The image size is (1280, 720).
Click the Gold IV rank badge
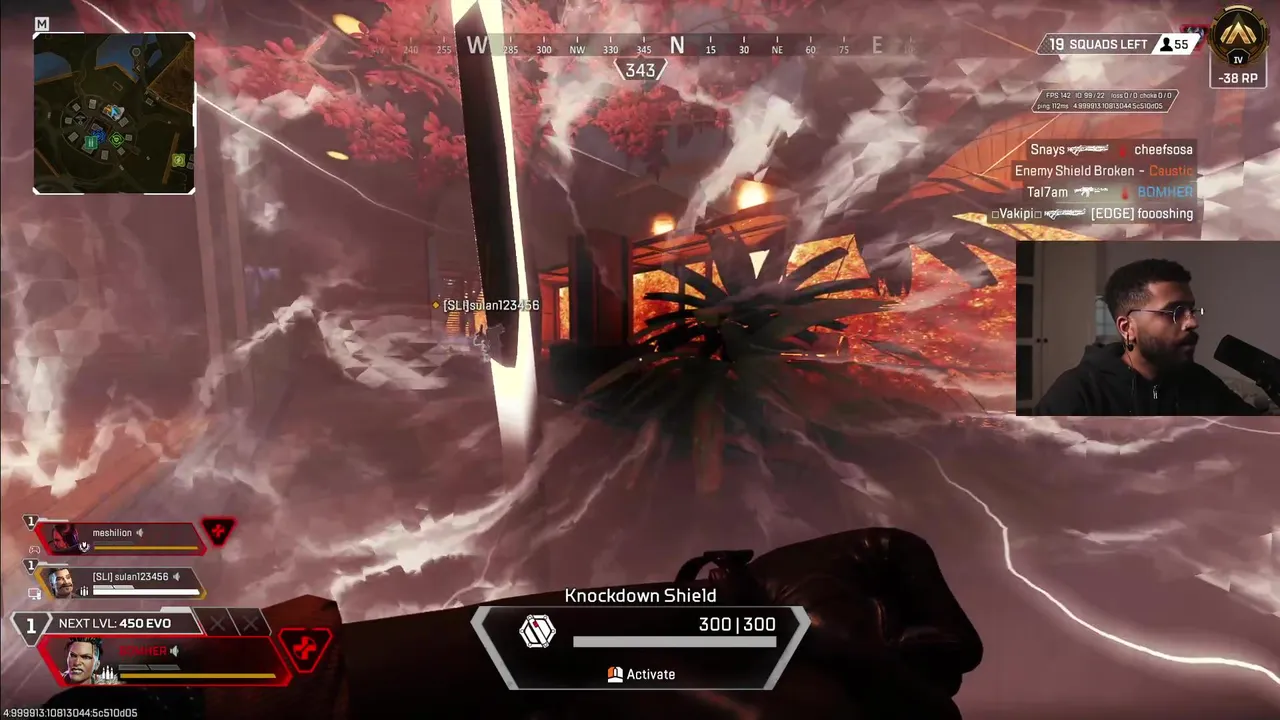[x=1239, y=40]
